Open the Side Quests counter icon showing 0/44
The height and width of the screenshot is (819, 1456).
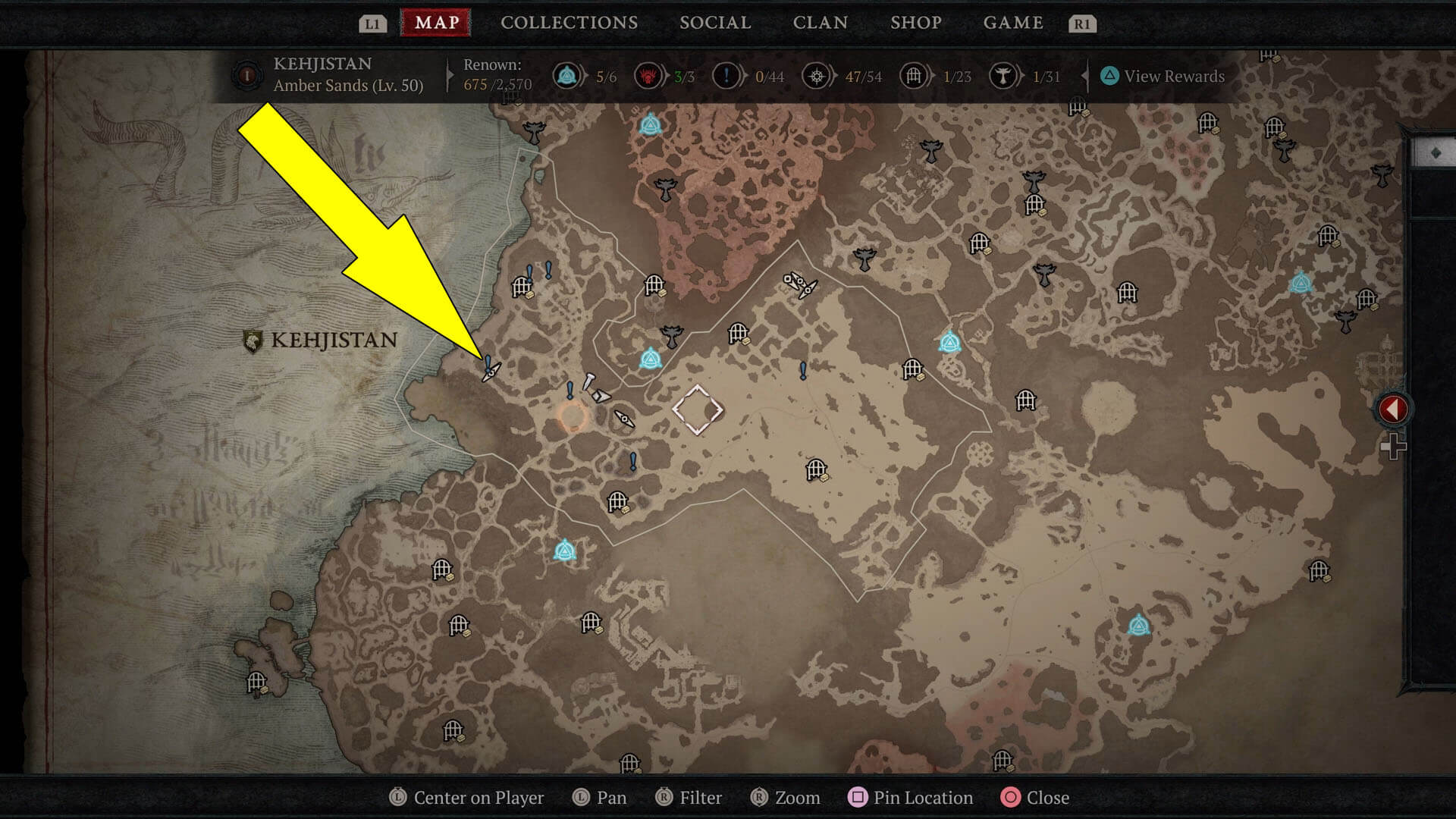click(726, 76)
